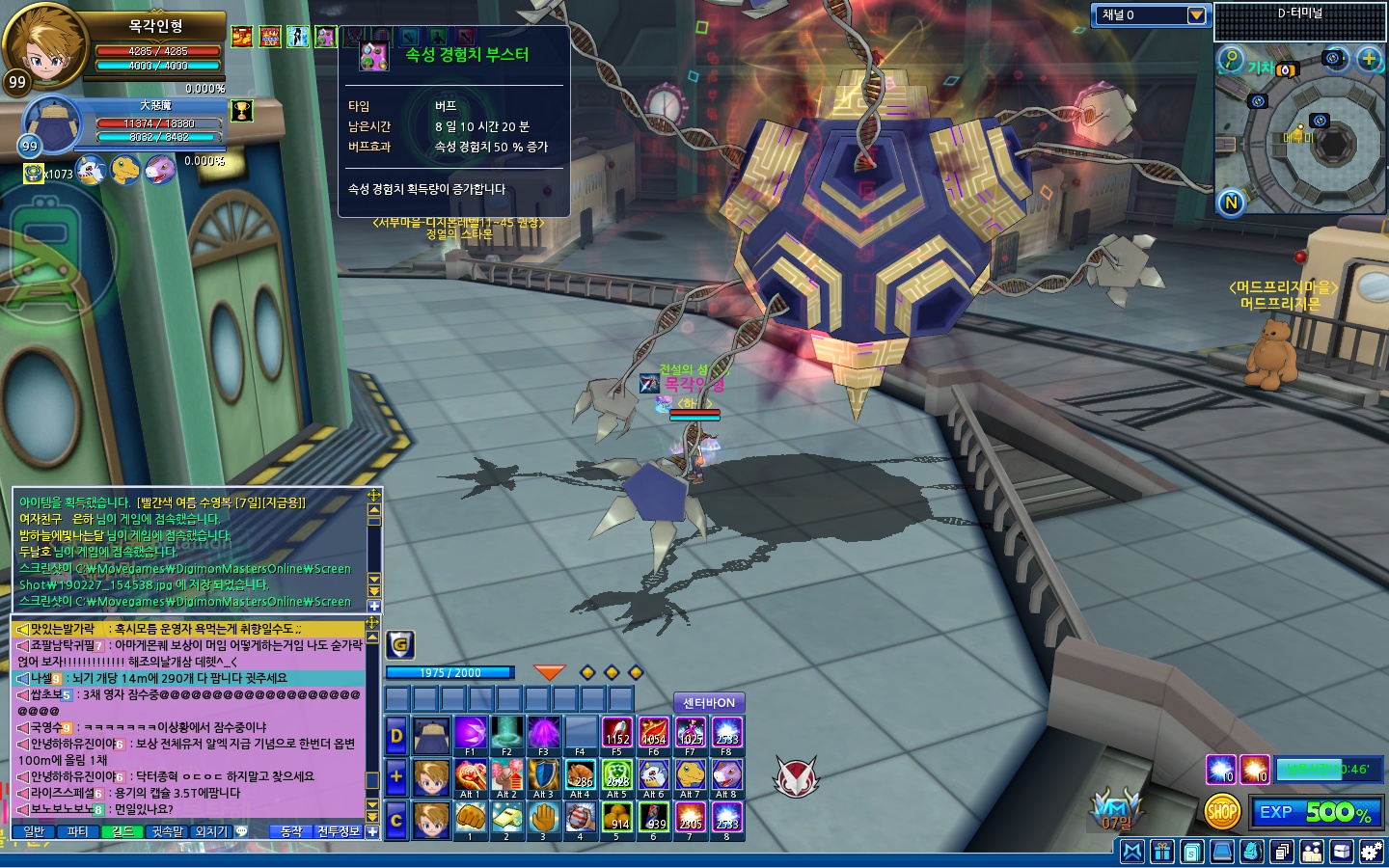Use the golden fist skill in slot 1
The height and width of the screenshot is (868, 1389).
click(x=470, y=819)
